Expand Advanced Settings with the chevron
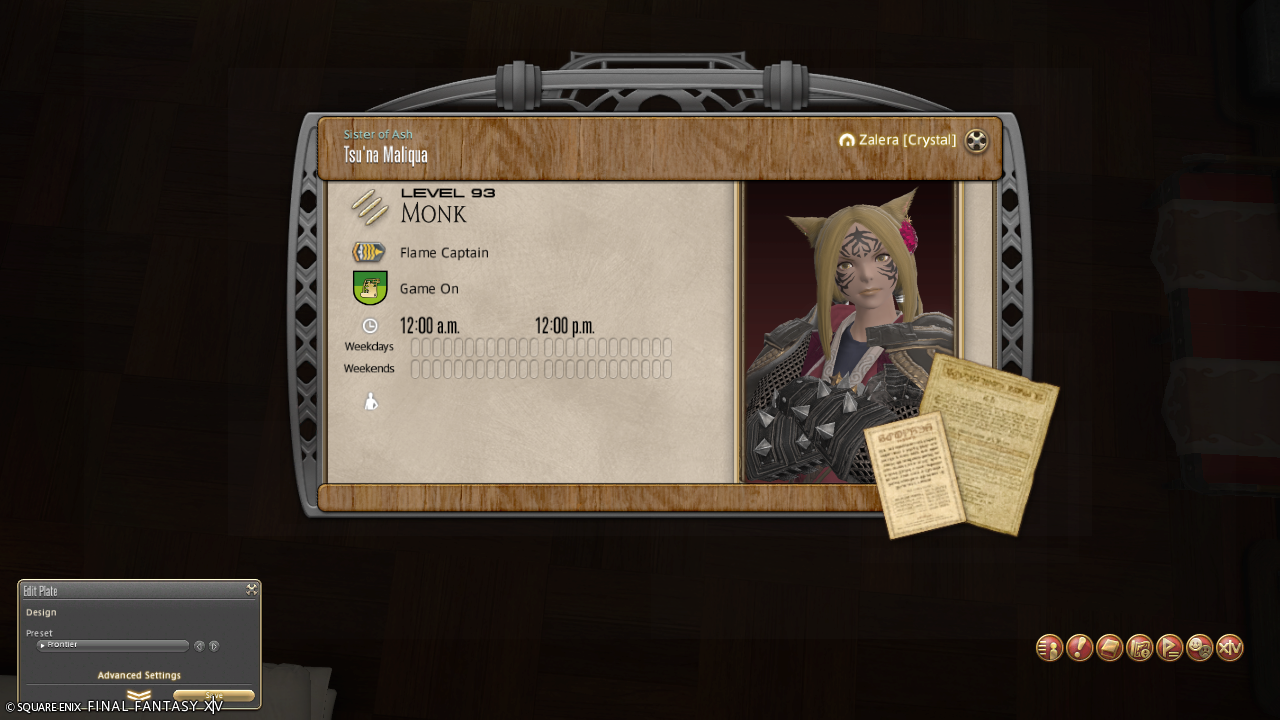The width and height of the screenshot is (1280, 720). [x=139, y=695]
